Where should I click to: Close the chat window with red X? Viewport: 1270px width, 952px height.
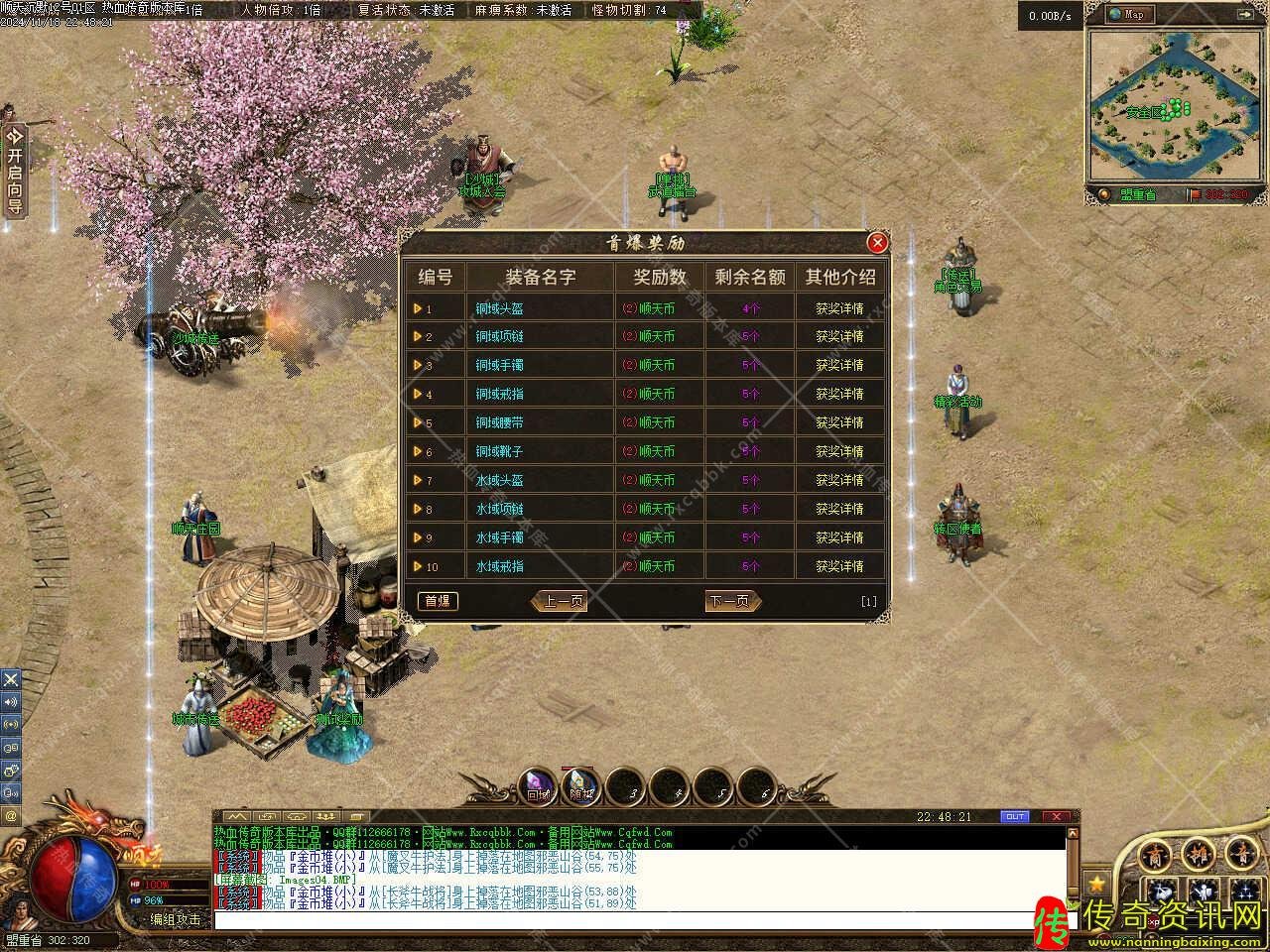(x=1057, y=816)
